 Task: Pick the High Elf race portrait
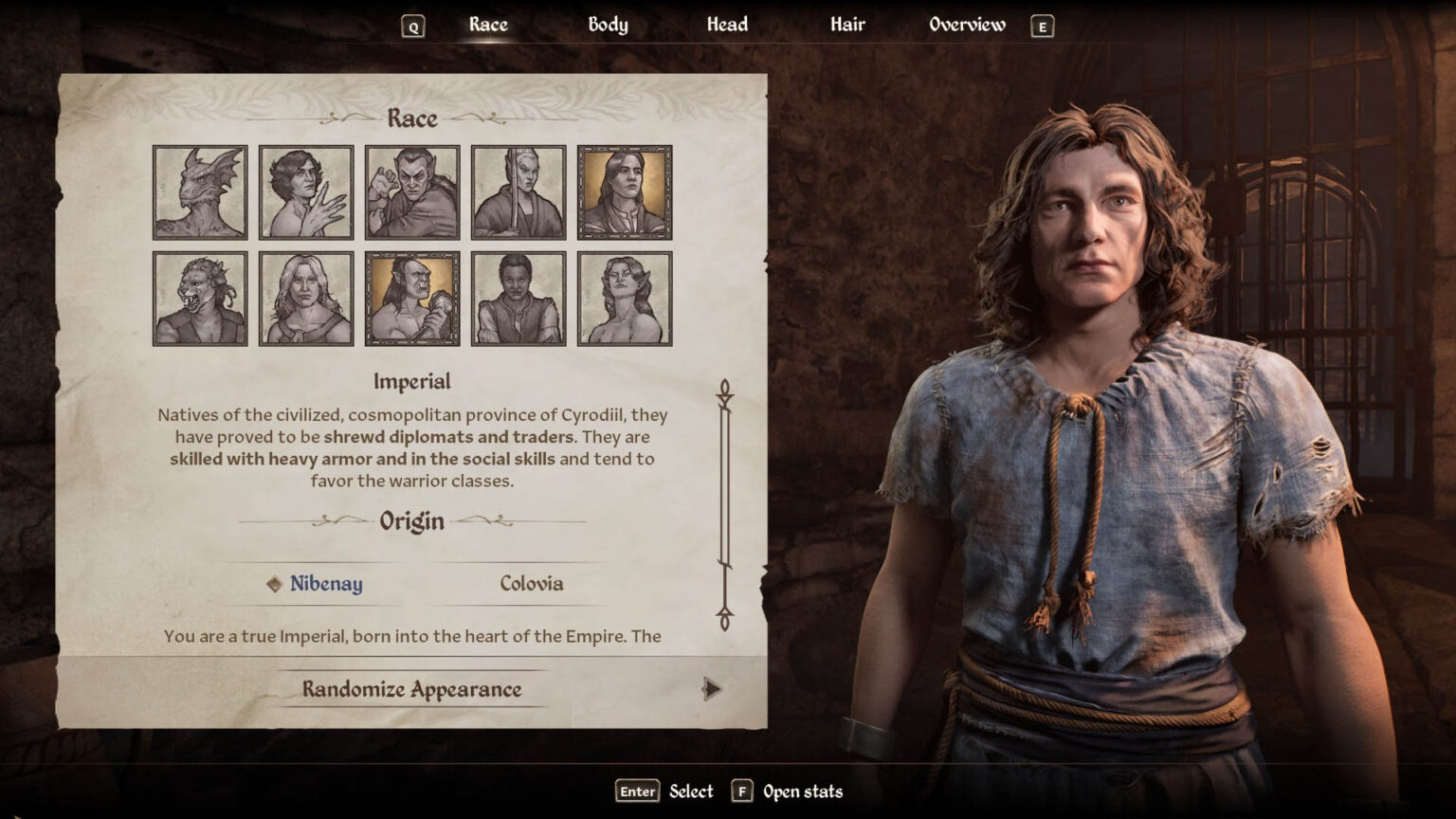point(519,190)
